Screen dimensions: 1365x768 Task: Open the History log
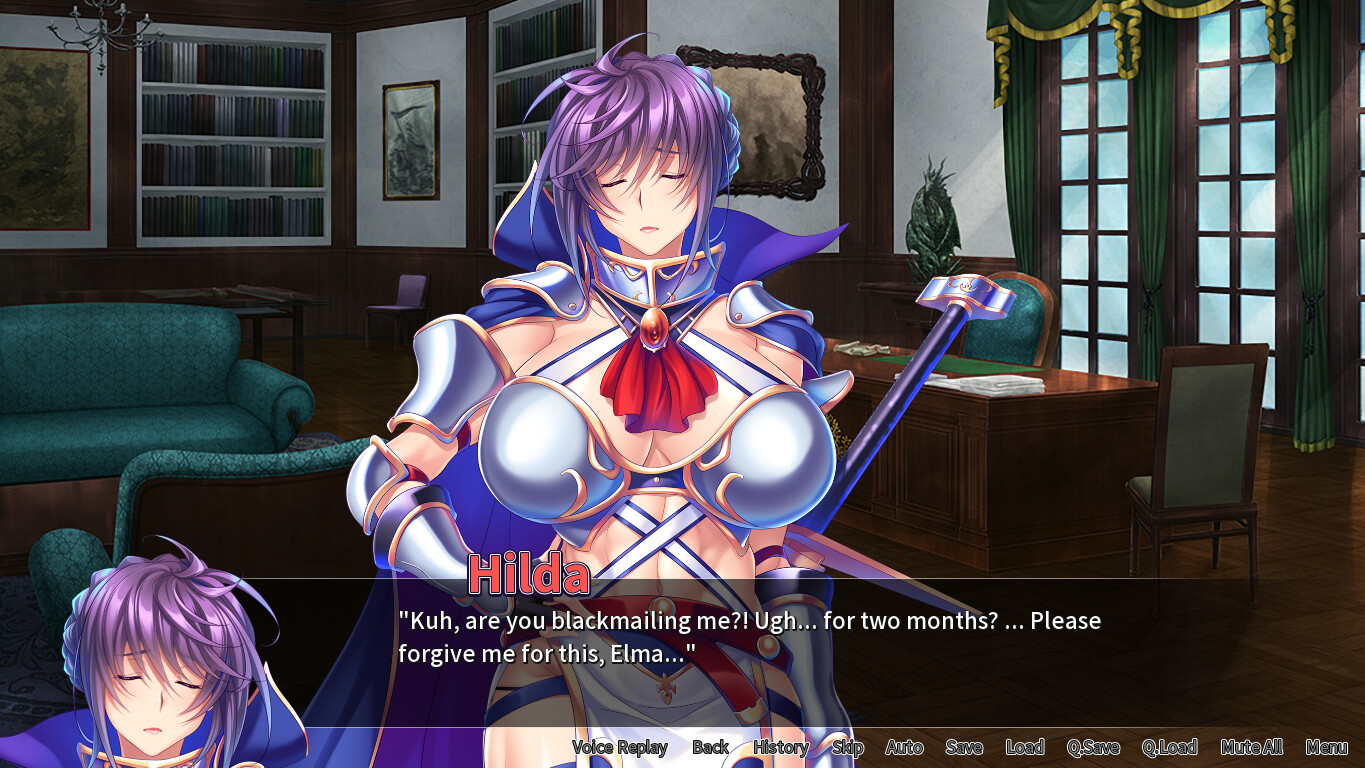pyautogui.click(x=780, y=747)
